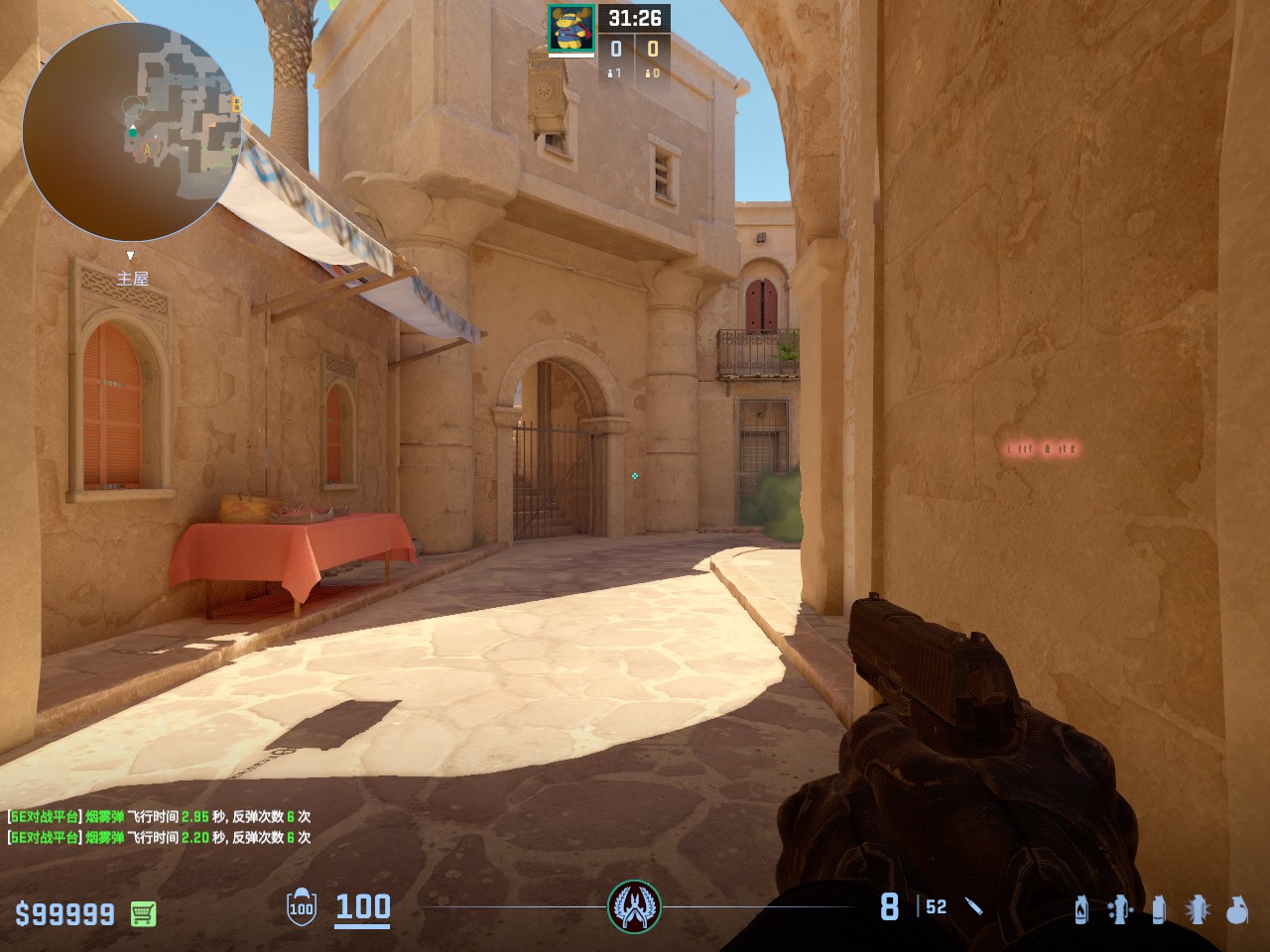Image resolution: width=1270 pixels, height=952 pixels.
Task: Select the smoke grenade icon
Action: [1158, 908]
